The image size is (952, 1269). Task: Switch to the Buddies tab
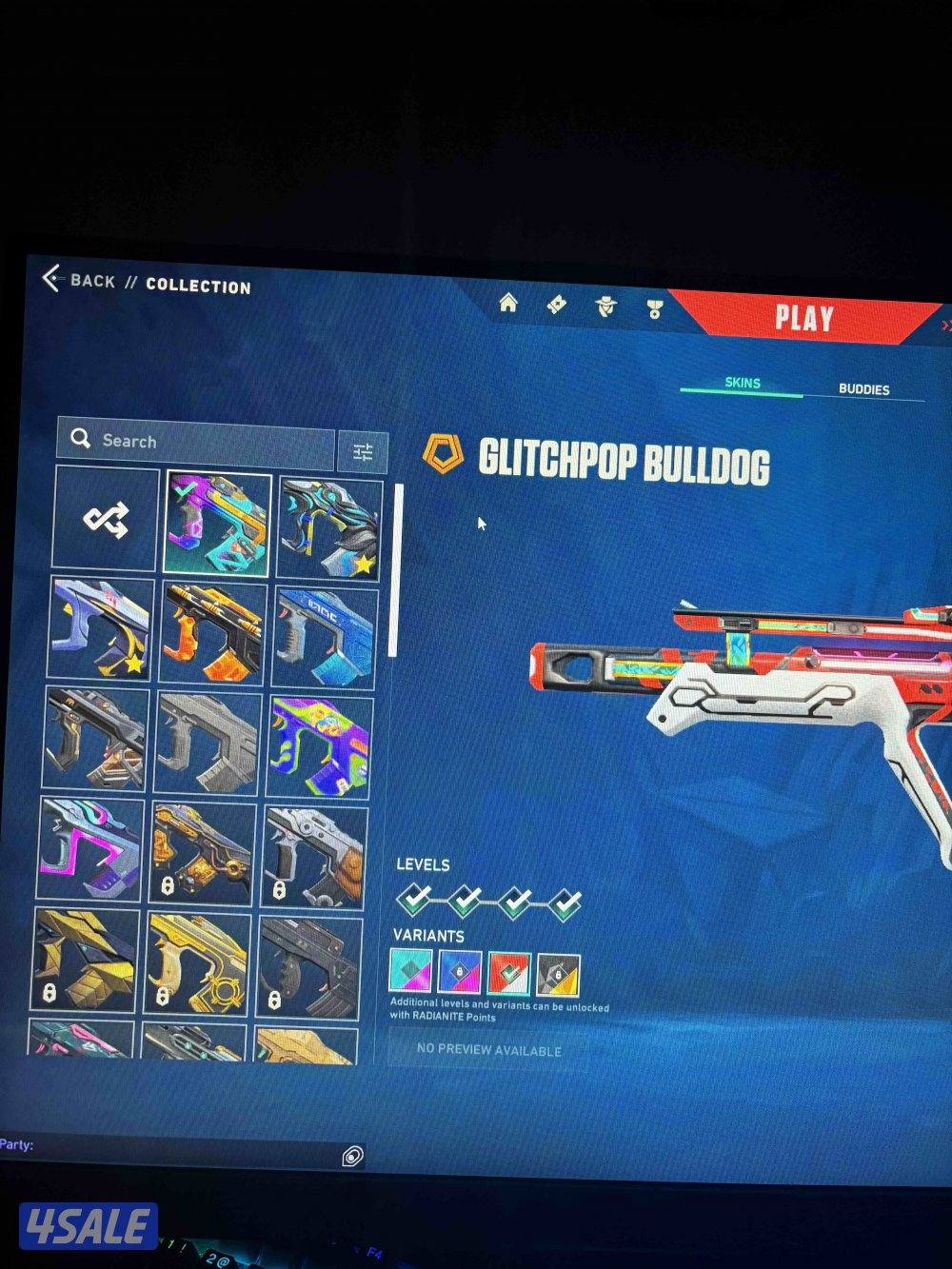click(863, 389)
